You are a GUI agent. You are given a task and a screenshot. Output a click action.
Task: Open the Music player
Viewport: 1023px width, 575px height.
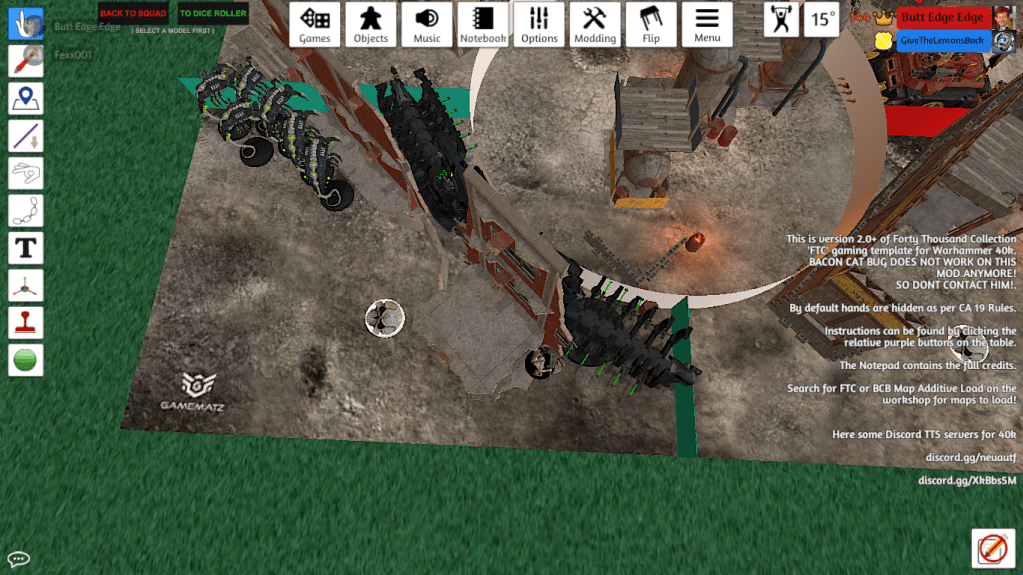coord(427,24)
